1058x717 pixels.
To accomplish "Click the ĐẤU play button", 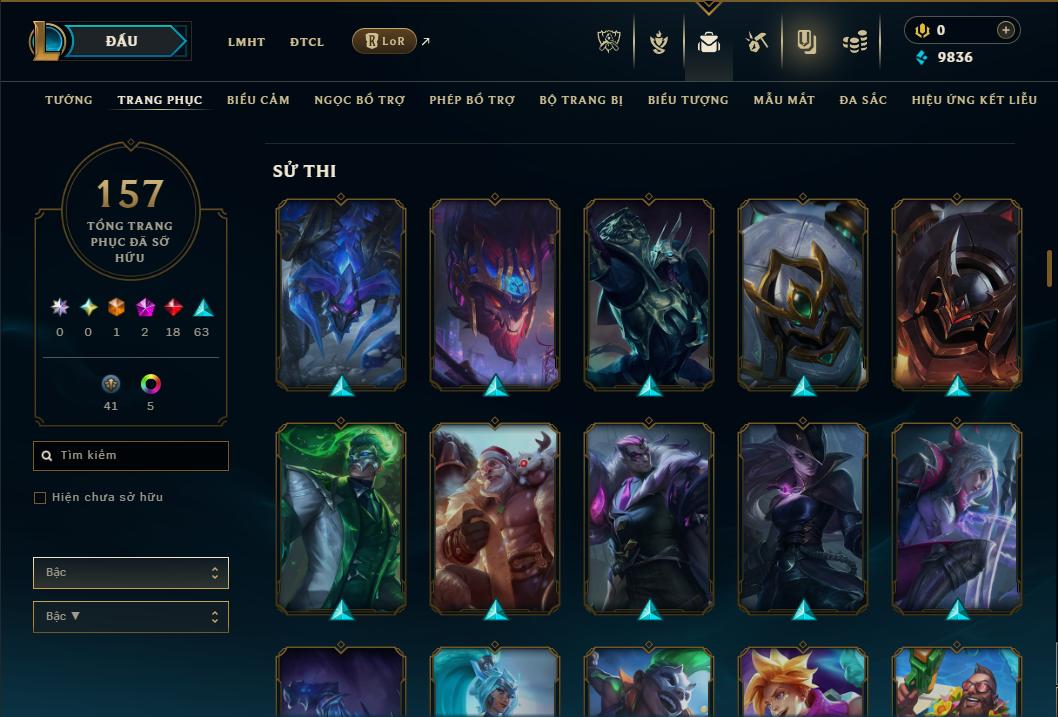I will tap(122, 41).
